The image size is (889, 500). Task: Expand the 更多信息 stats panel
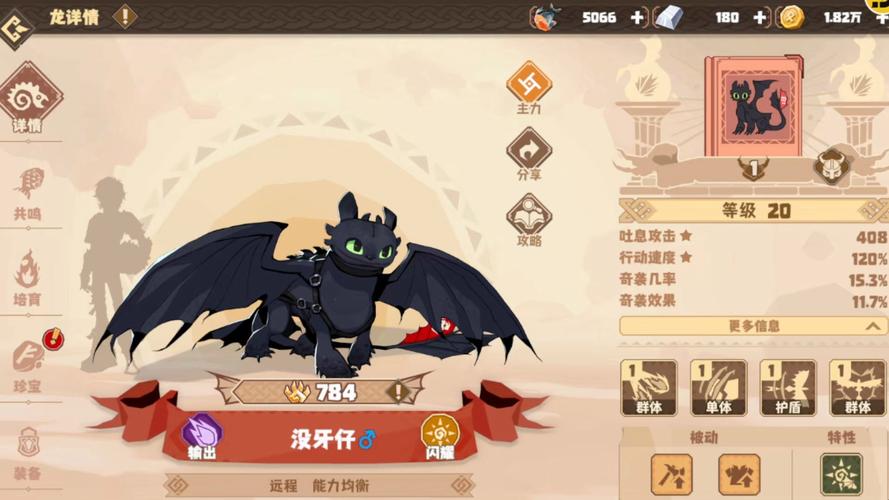[753, 326]
